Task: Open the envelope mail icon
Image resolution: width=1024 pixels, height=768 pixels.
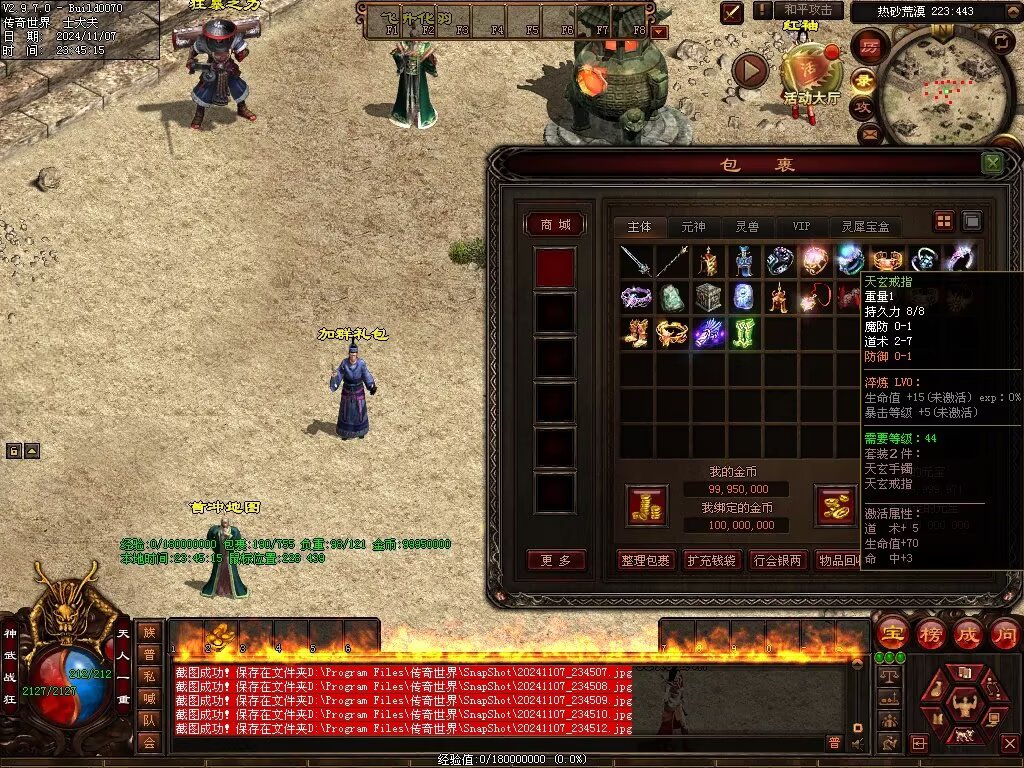Action: 868,133
